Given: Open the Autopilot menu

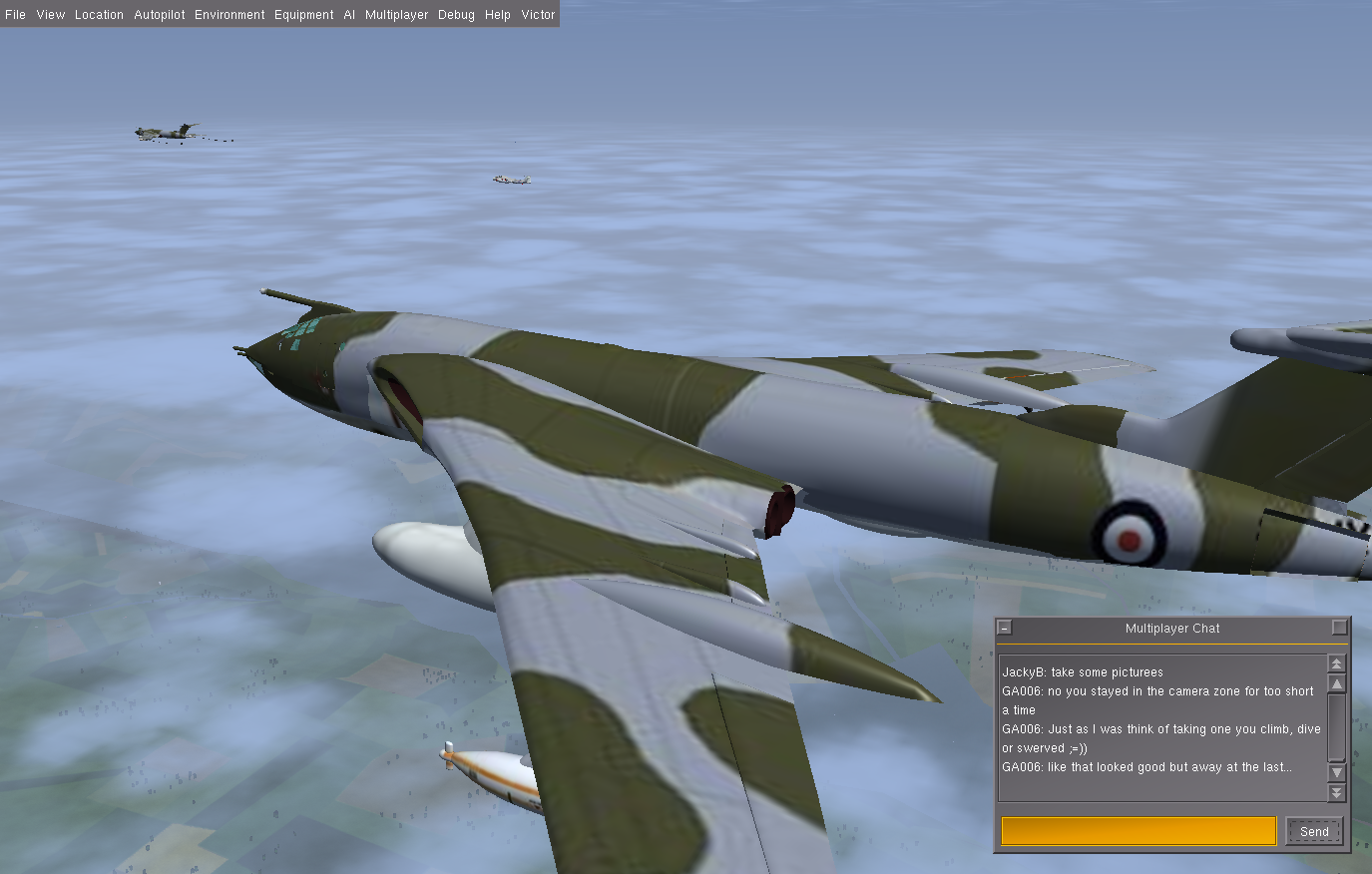Looking at the screenshot, I should (x=160, y=15).
